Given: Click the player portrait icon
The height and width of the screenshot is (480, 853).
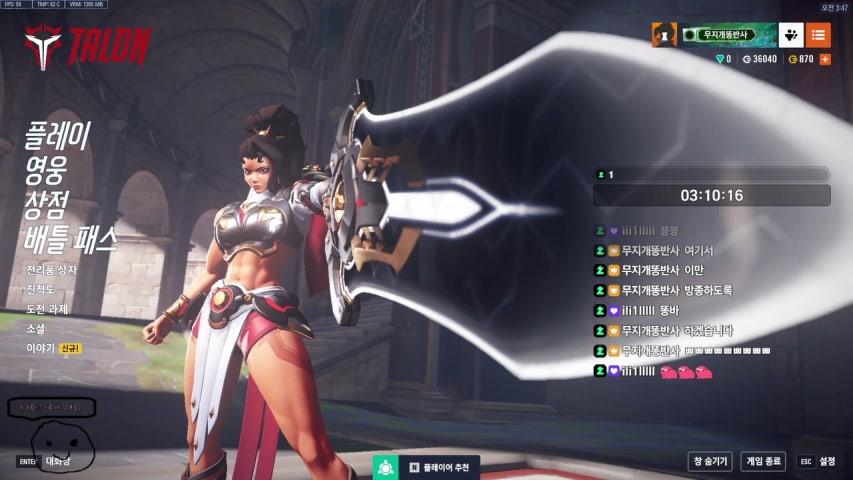Looking at the screenshot, I should coord(664,35).
